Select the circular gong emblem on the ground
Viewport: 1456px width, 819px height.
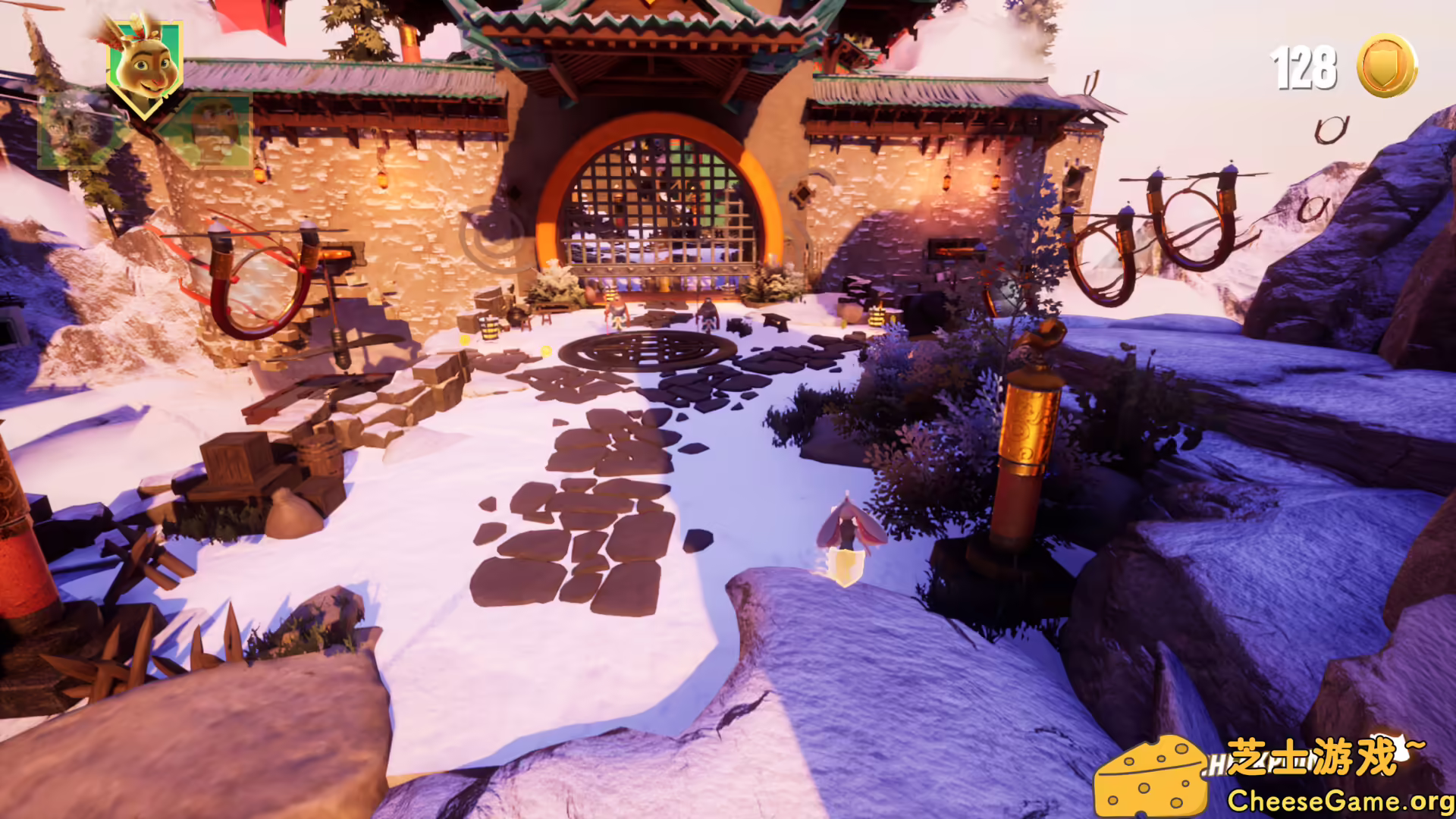(x=648, y=354)
